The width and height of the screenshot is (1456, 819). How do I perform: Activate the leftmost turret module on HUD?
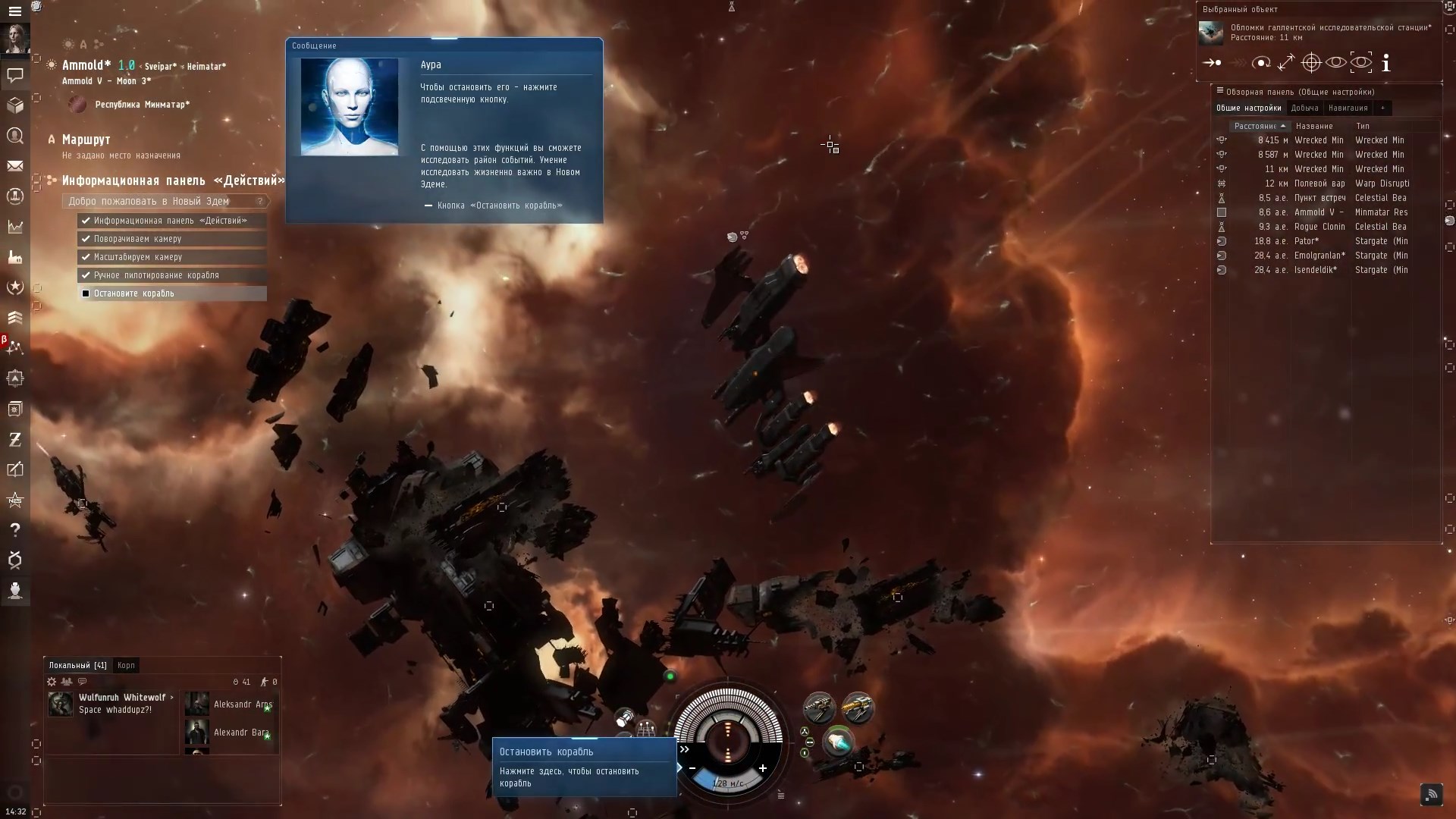click(820, 708)
